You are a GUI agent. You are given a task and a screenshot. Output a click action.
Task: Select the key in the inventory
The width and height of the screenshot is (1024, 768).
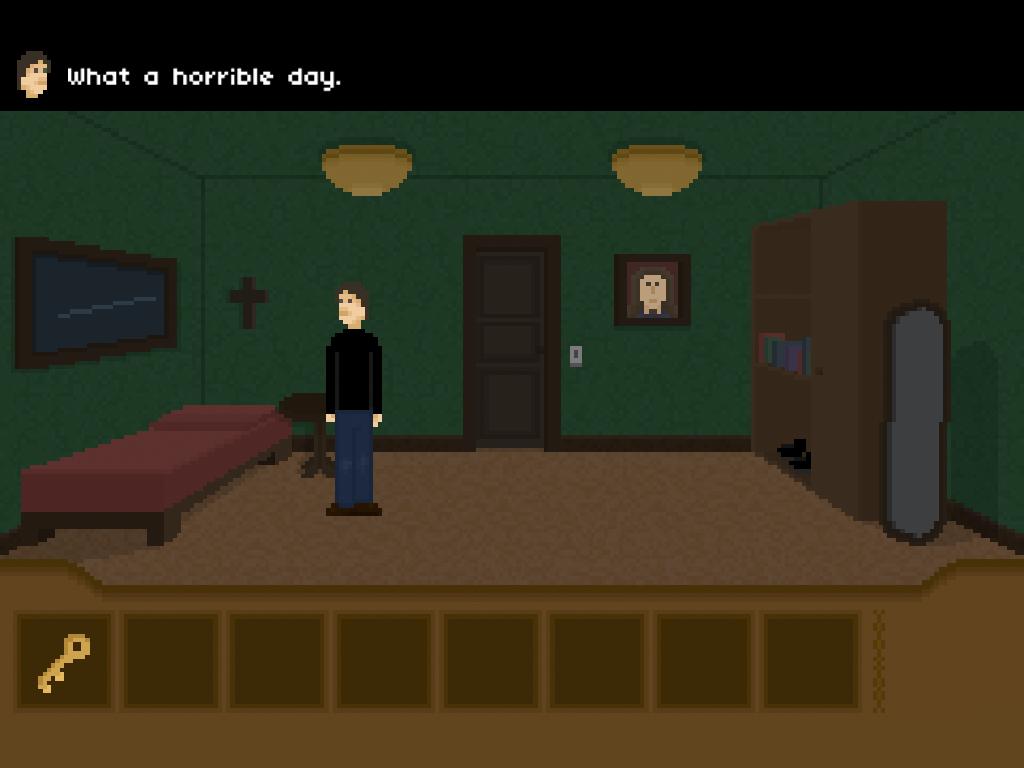tap(64, 662)
